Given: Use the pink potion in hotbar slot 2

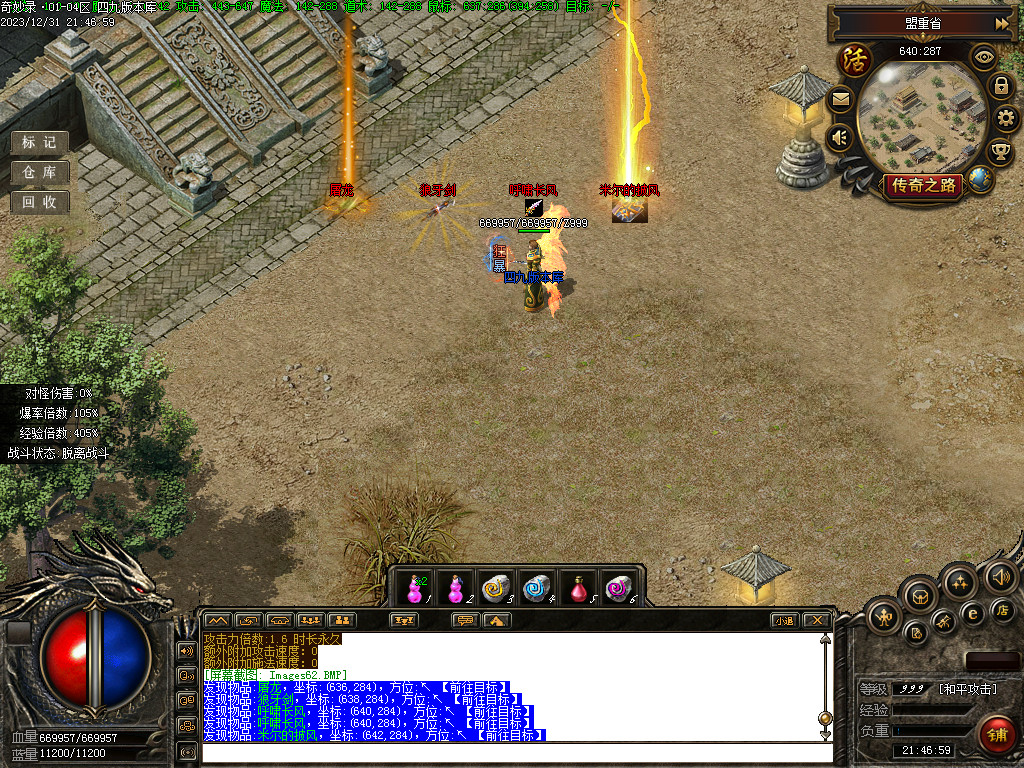Looking at the screenshot, I should click(455, 589).
